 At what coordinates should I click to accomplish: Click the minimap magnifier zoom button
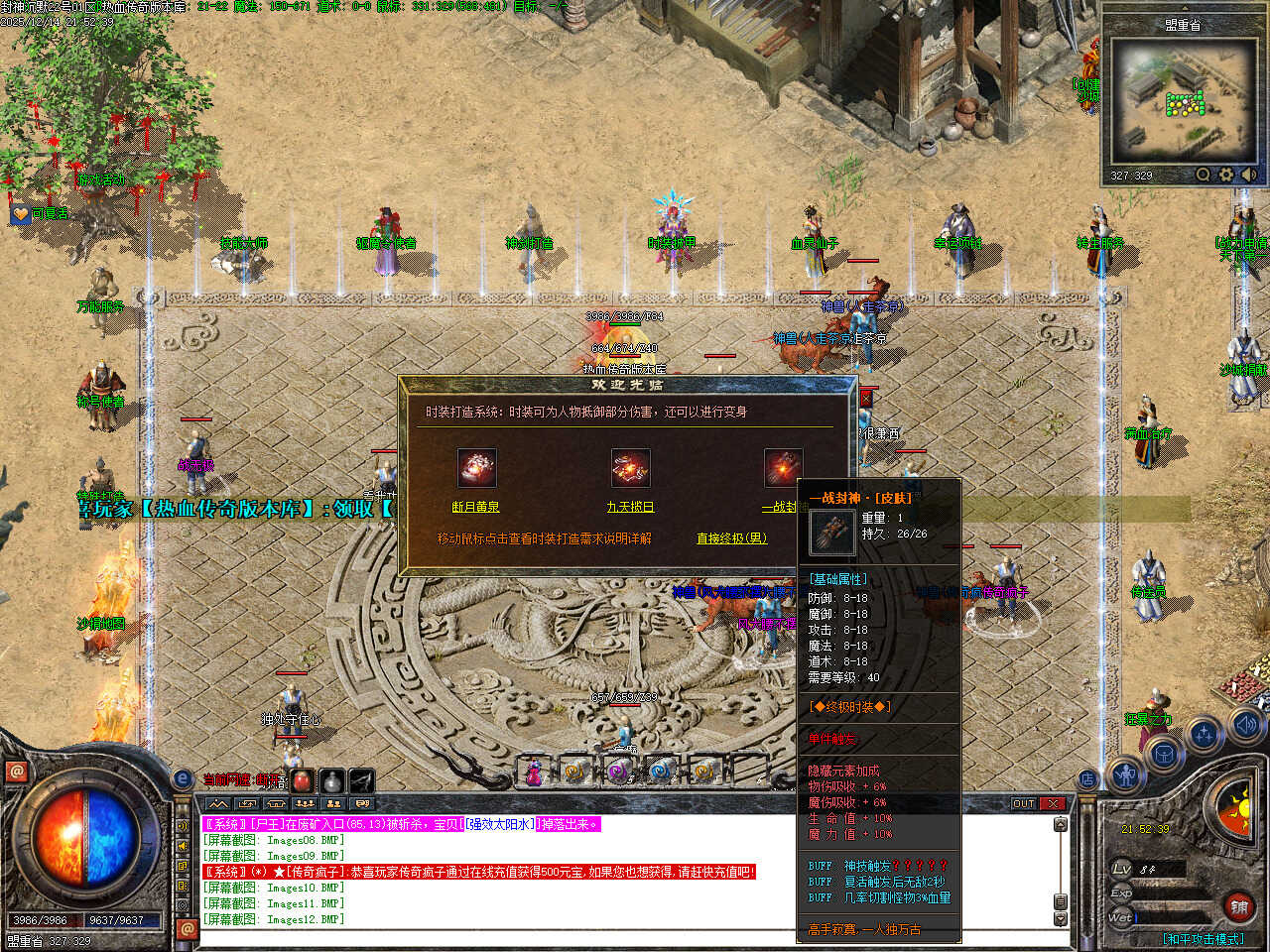[x=1204, y=175]
